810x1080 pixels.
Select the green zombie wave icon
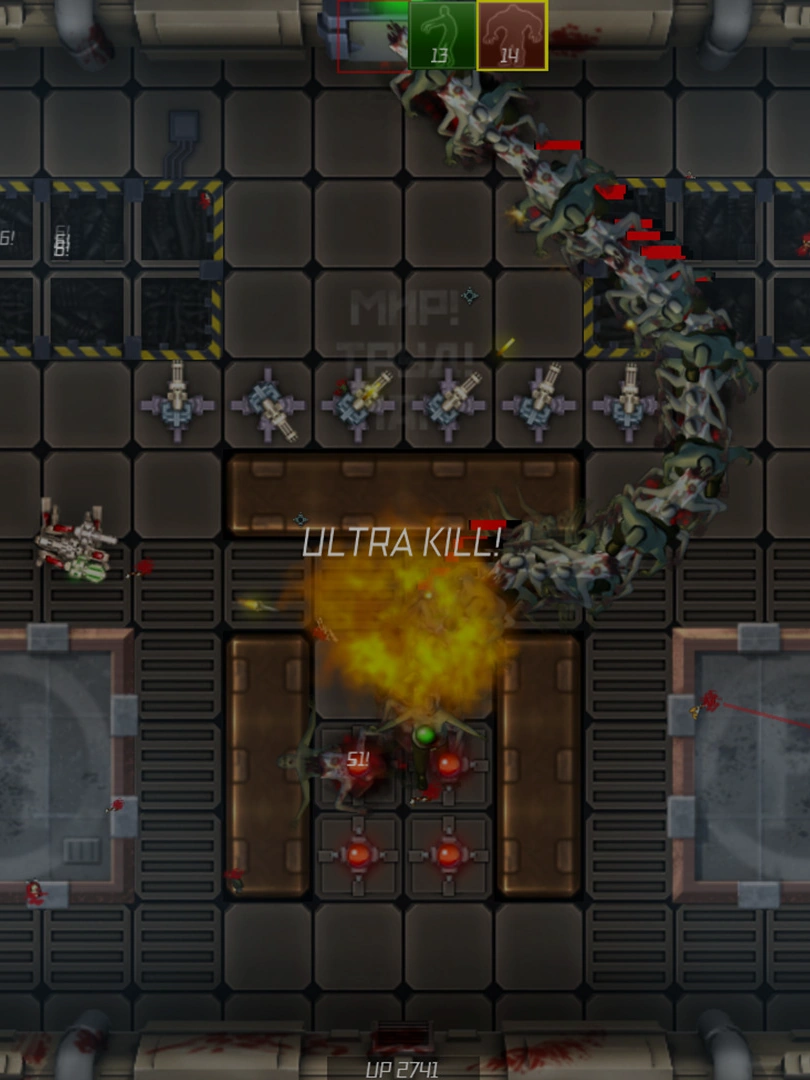pos(442,35)
